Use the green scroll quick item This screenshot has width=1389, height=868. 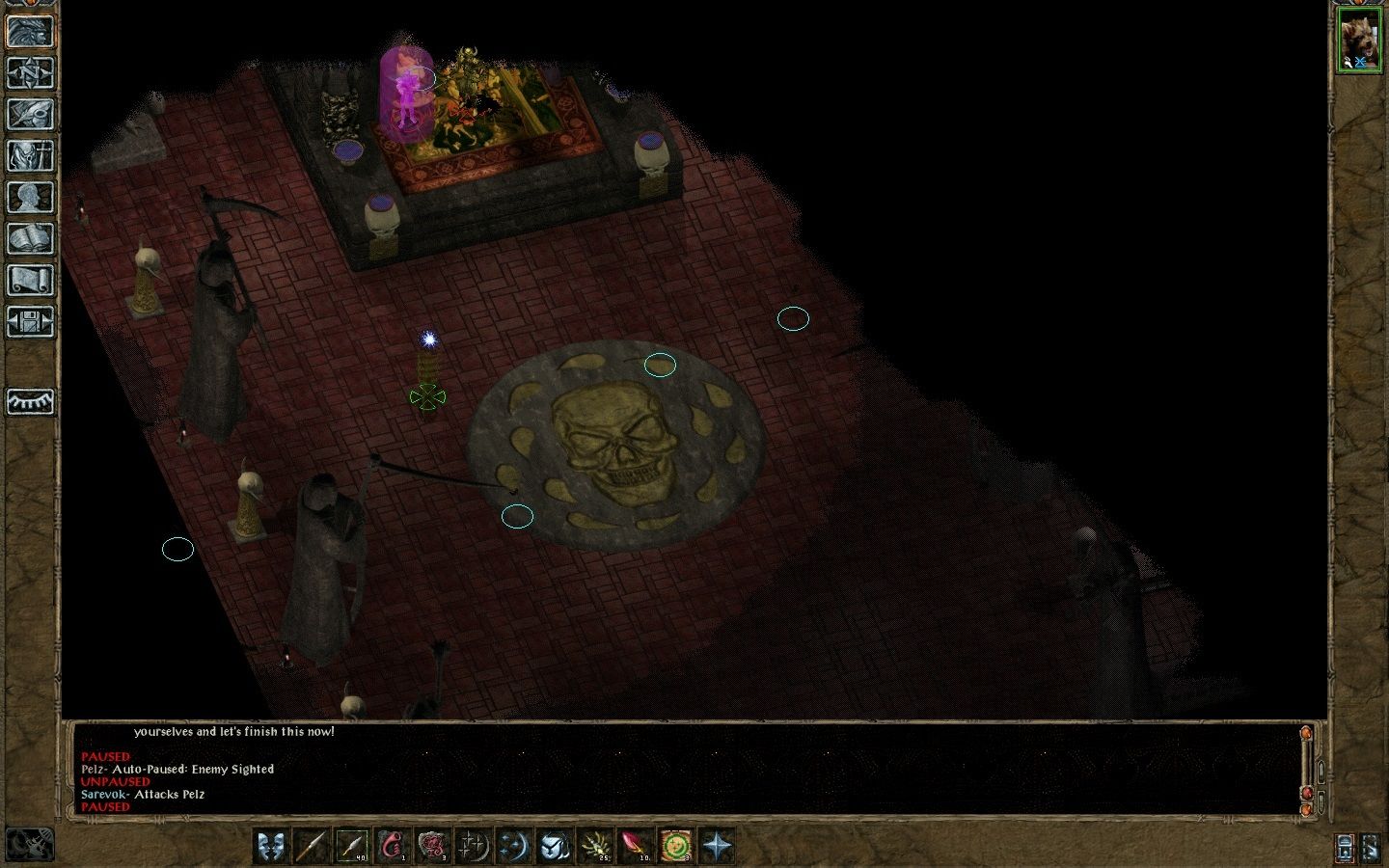[676, 846]
